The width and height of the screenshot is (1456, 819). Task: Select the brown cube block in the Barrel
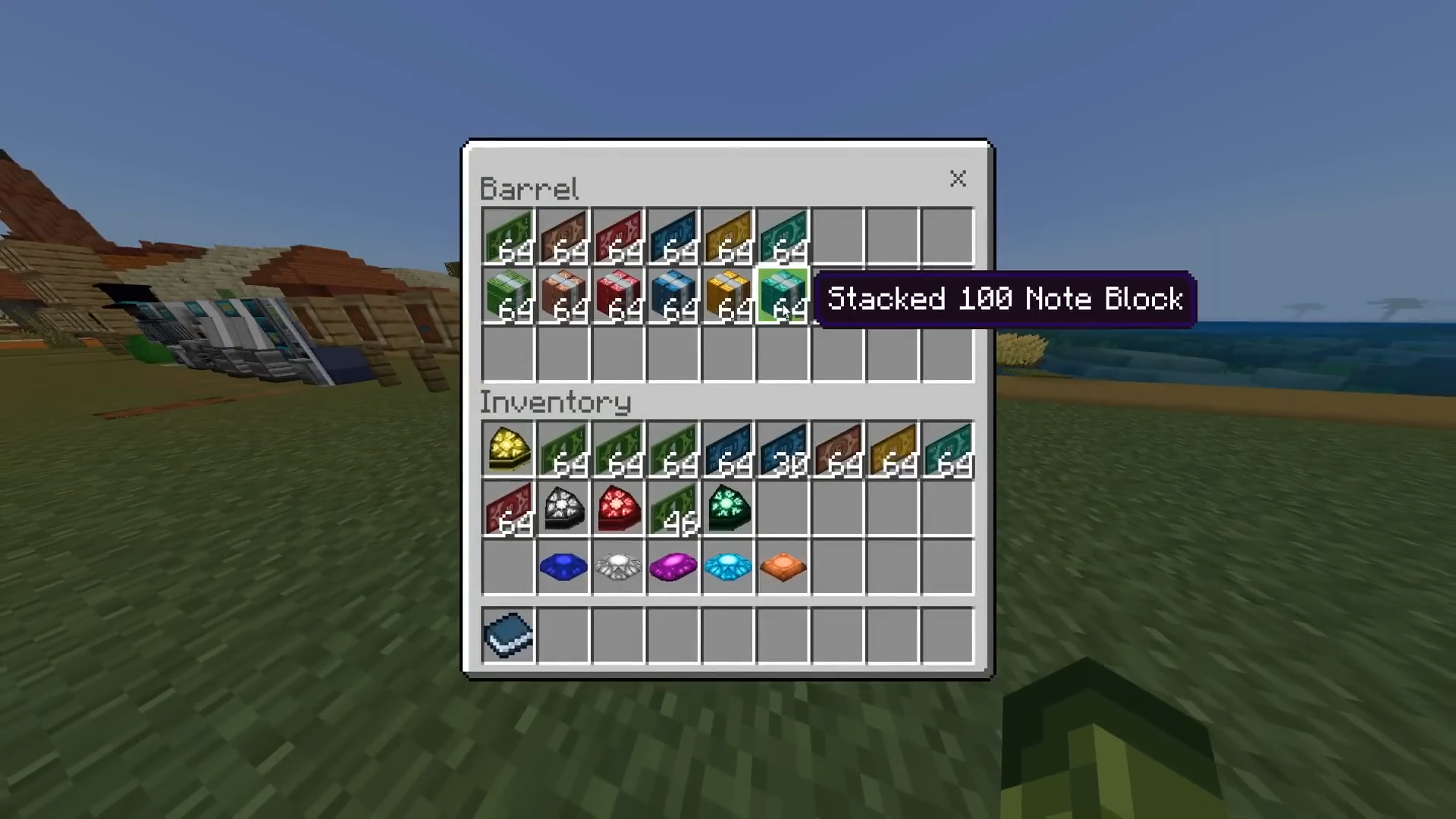pos(563,294)
